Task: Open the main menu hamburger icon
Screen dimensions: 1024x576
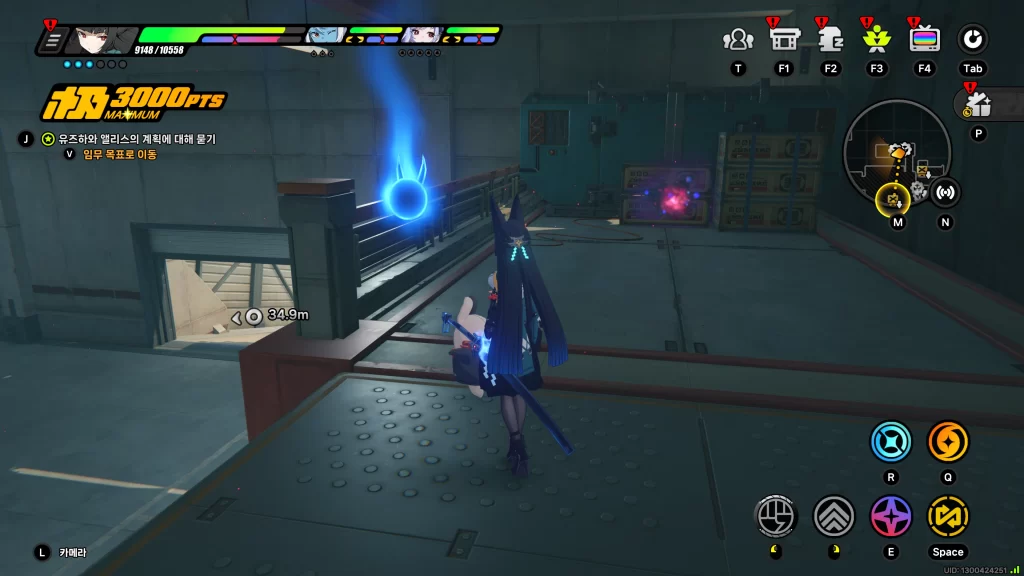Action: pos(53,41)
